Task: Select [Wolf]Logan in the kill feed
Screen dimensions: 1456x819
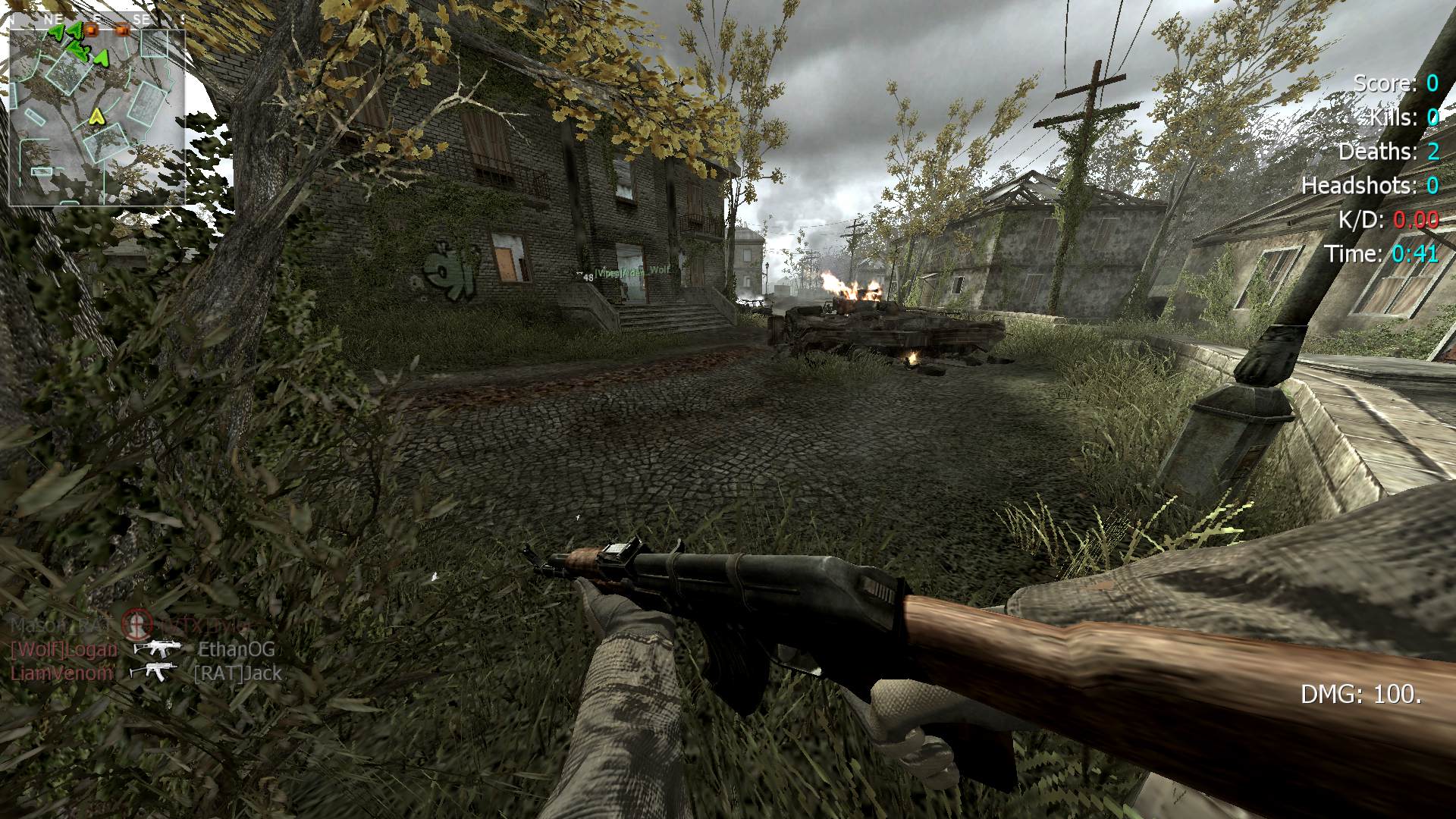Action: [x=64, y=649]
